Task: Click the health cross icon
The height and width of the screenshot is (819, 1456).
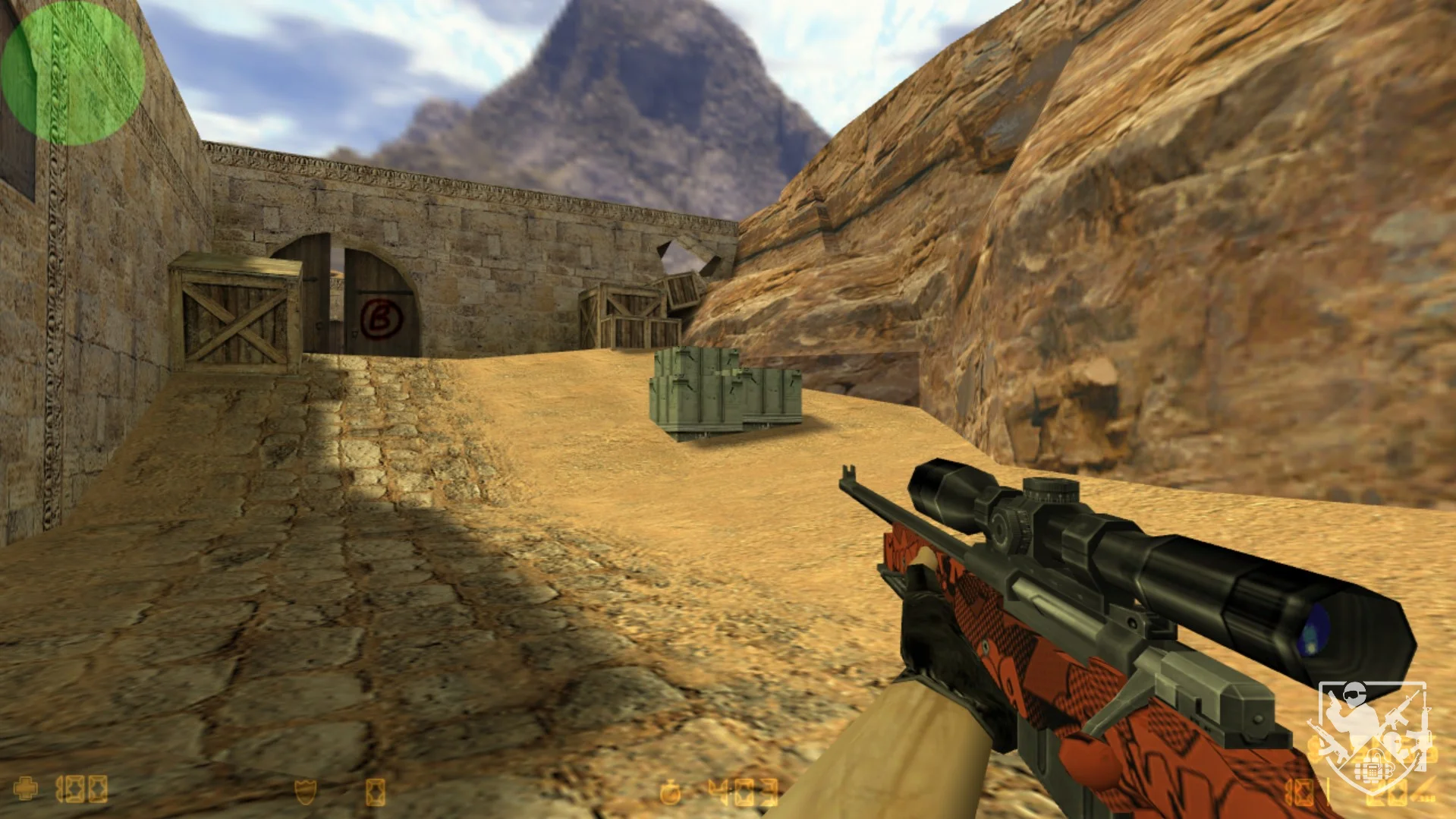Action: (27, 789)
